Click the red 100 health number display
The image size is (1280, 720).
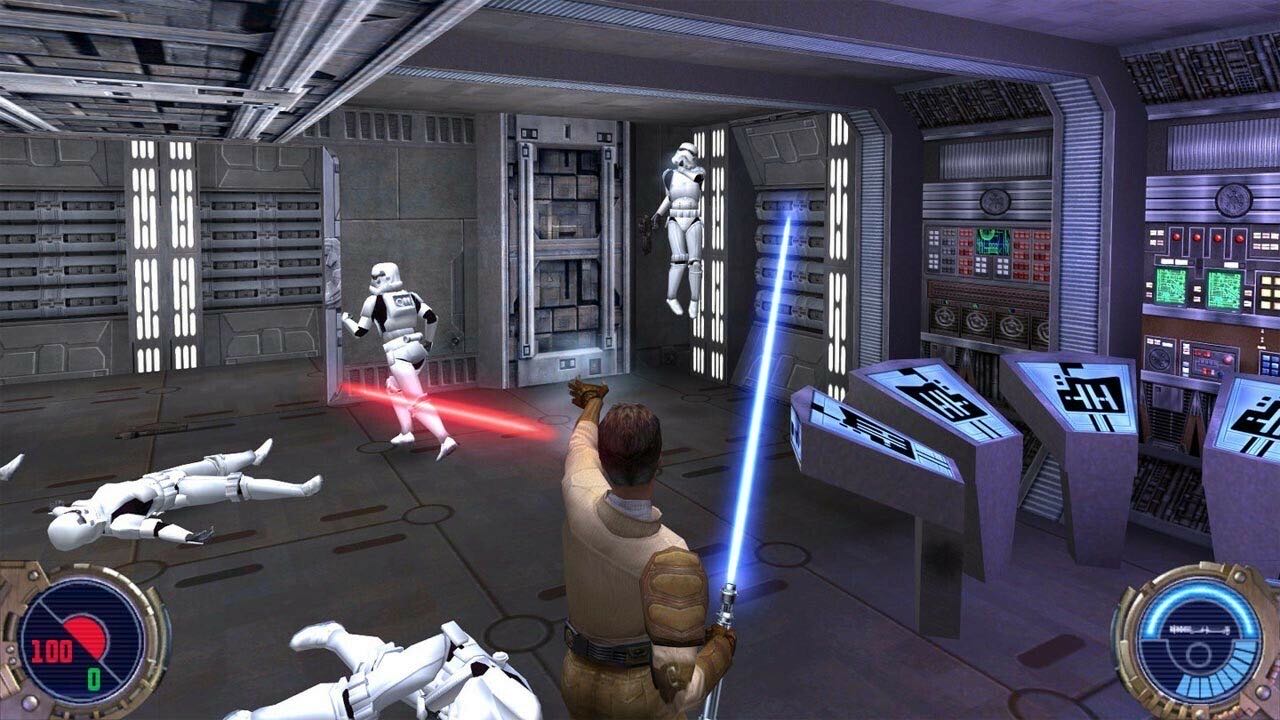(x=51, y=650)
